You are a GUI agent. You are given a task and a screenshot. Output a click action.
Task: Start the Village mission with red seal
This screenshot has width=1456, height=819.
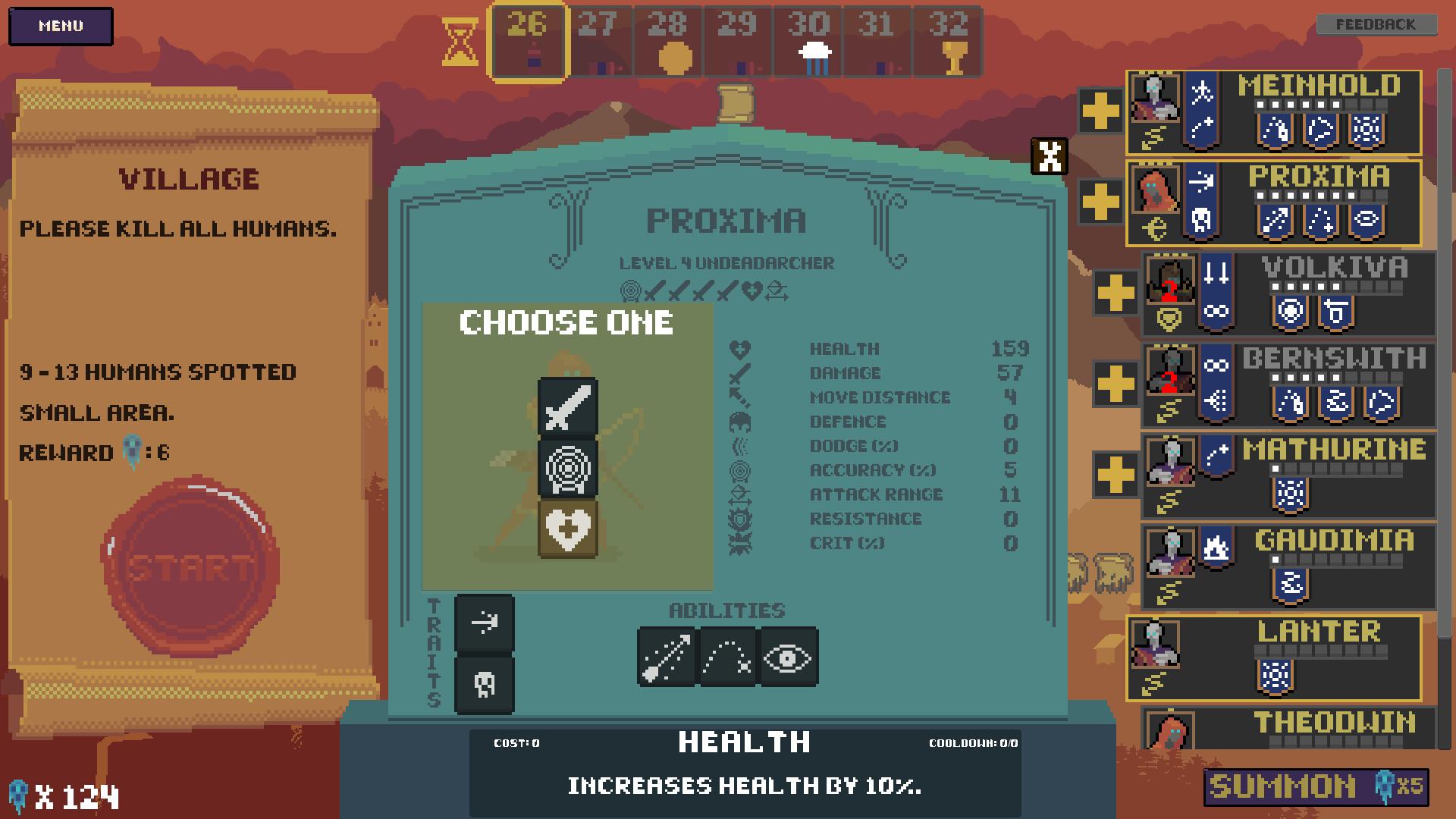190,566
